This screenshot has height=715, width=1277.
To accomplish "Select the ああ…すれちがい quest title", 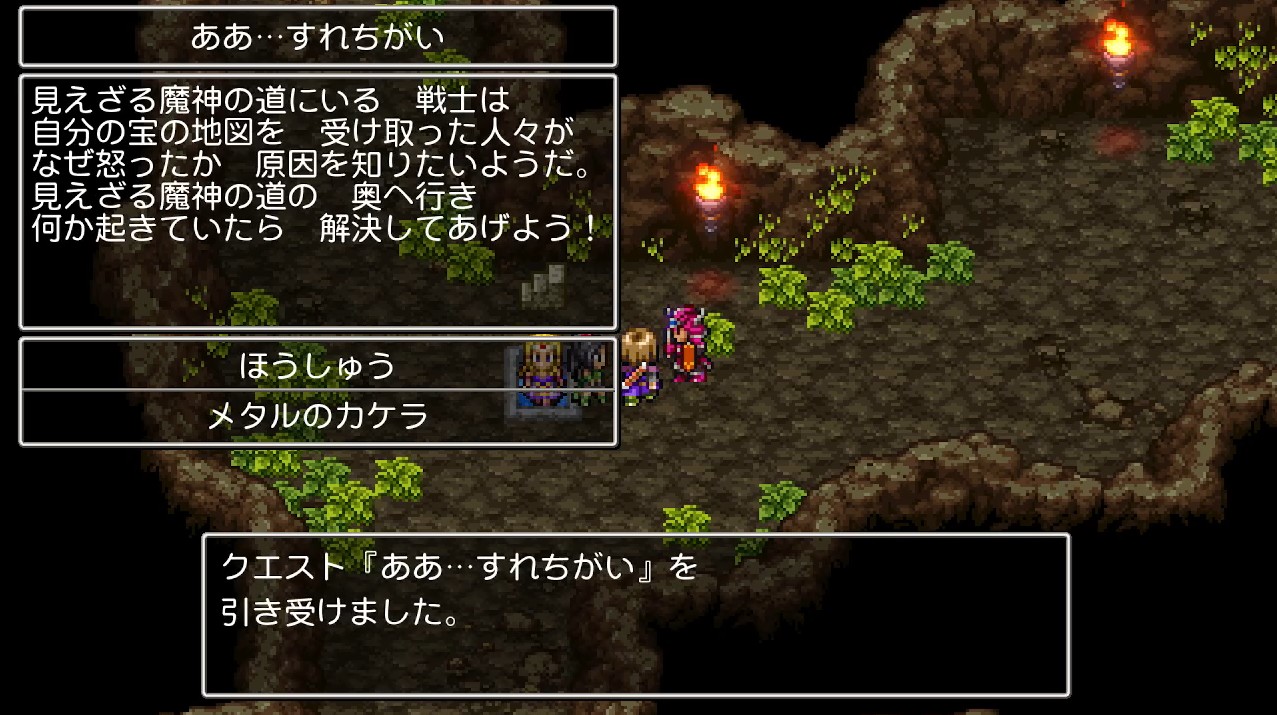I will click(317, 38).
